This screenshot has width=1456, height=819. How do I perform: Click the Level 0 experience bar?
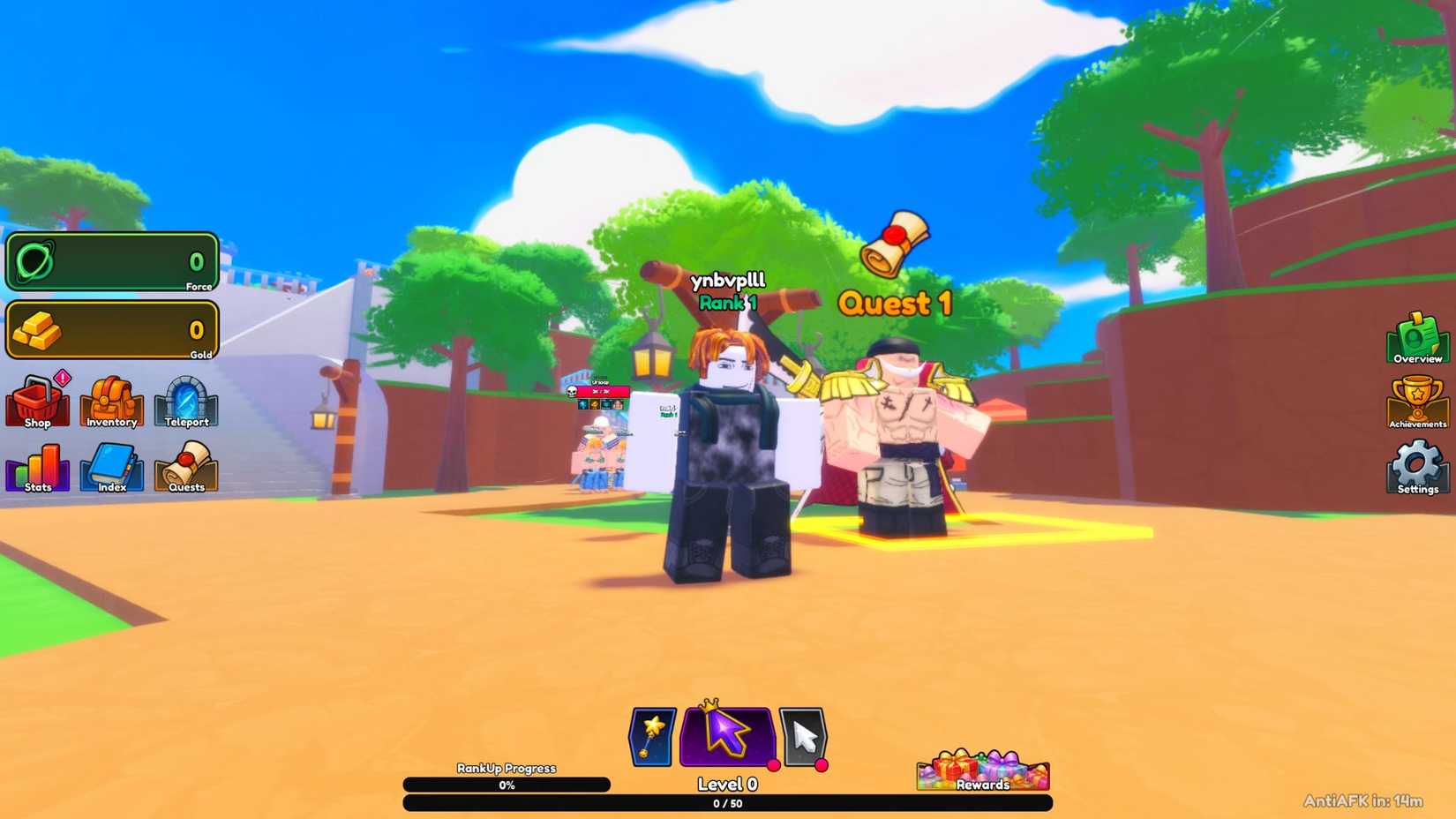[725, 803]
